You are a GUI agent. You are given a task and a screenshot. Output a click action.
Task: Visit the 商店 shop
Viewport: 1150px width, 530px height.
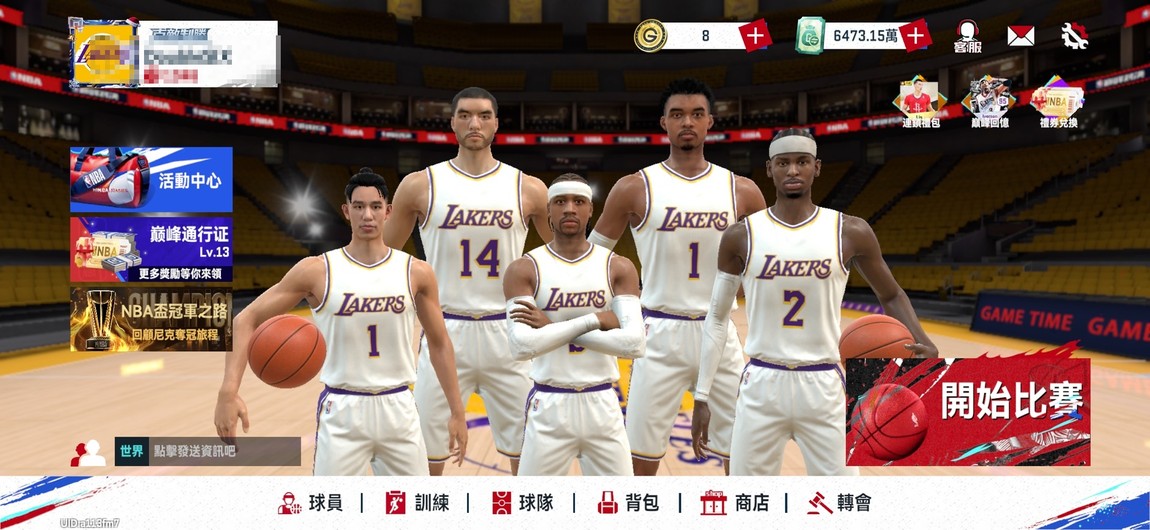click(x=735, y=502)
